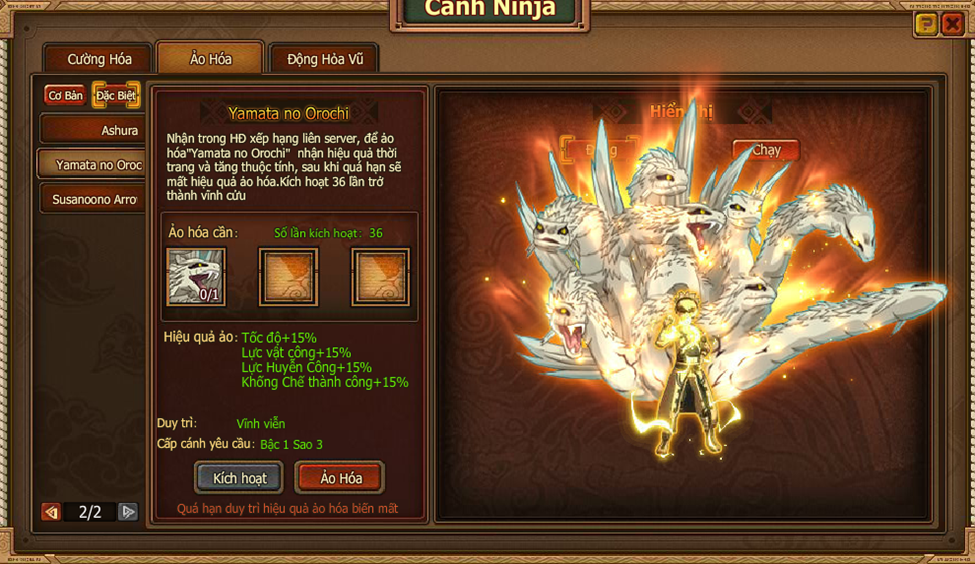The height and width of the screenshot is (564, 975).
Task: Open the help question mark button
Action: pyautogui.click(x=926, y=25)
